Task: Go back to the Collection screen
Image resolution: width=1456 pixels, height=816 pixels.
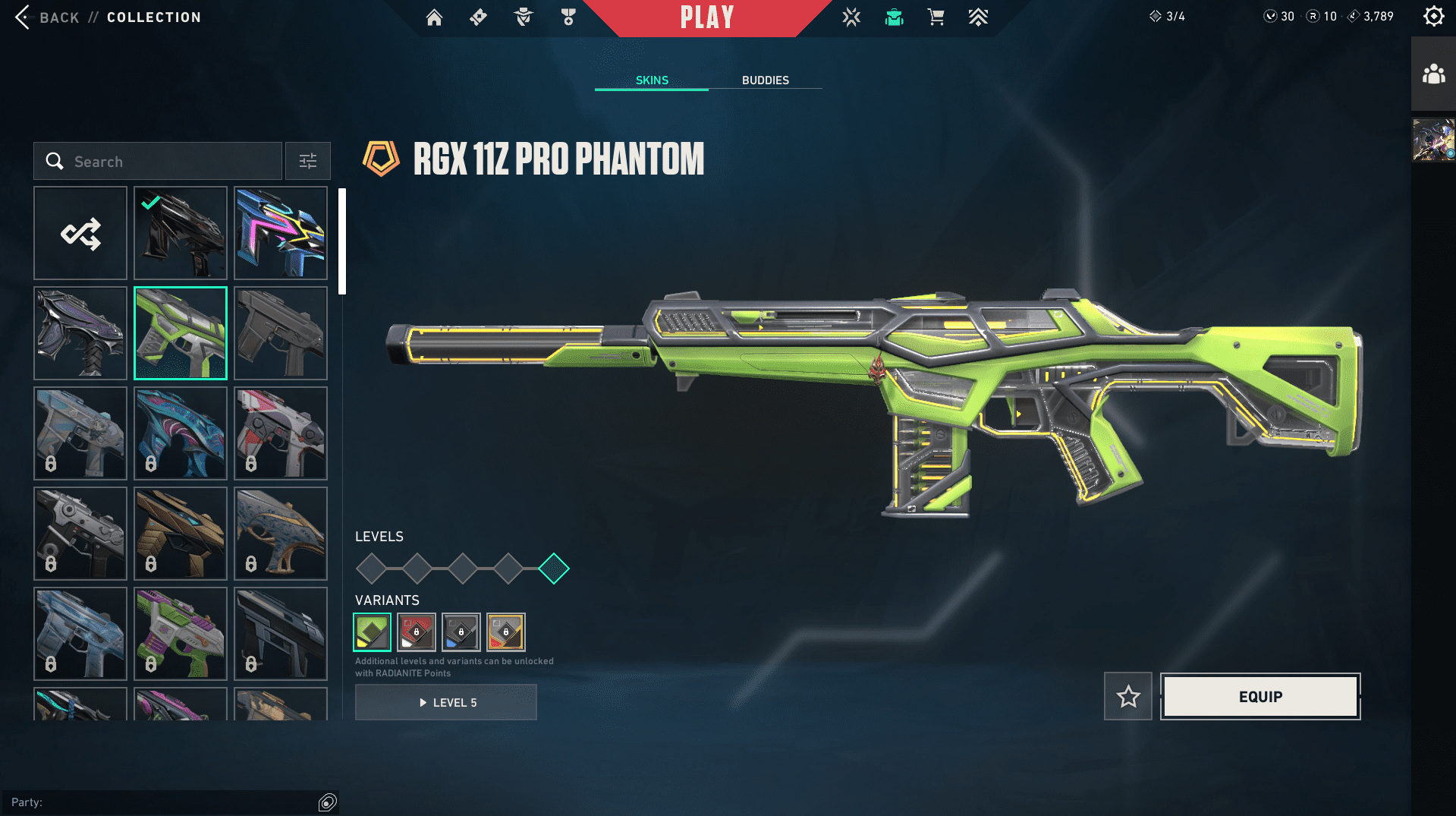Action: pos(46,17)
